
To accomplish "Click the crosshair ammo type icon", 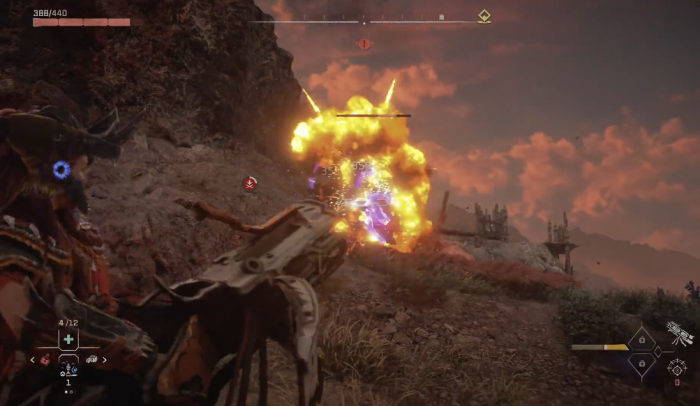I will 678,366.
